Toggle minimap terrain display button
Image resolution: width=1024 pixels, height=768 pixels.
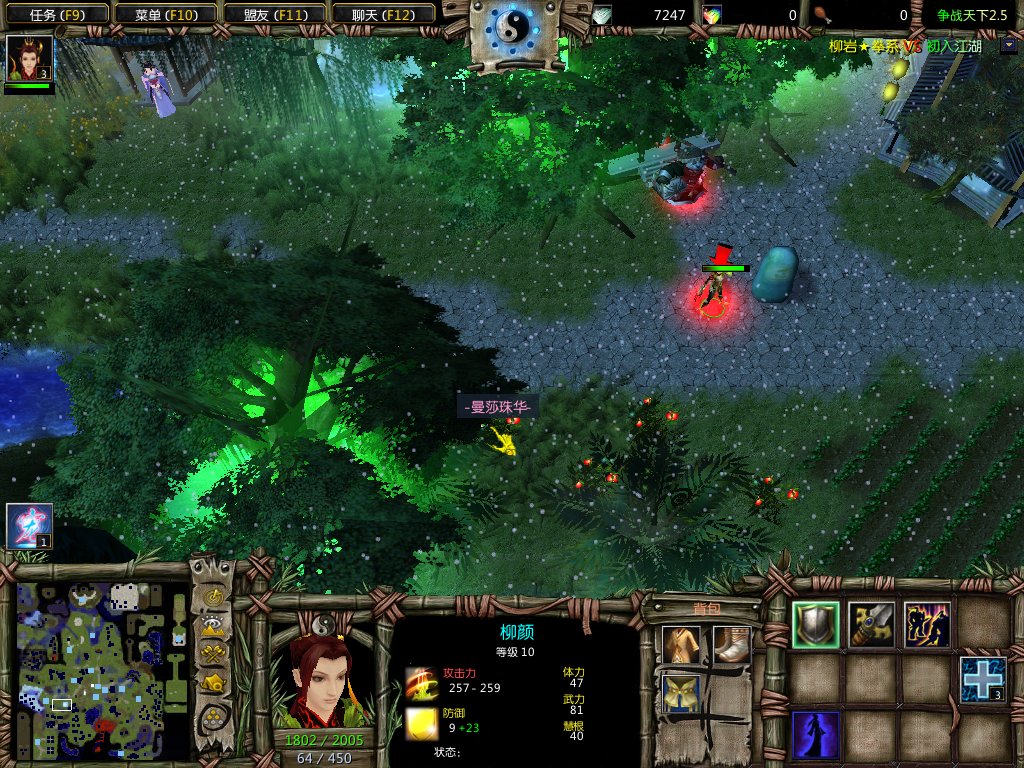coord(212,626)
